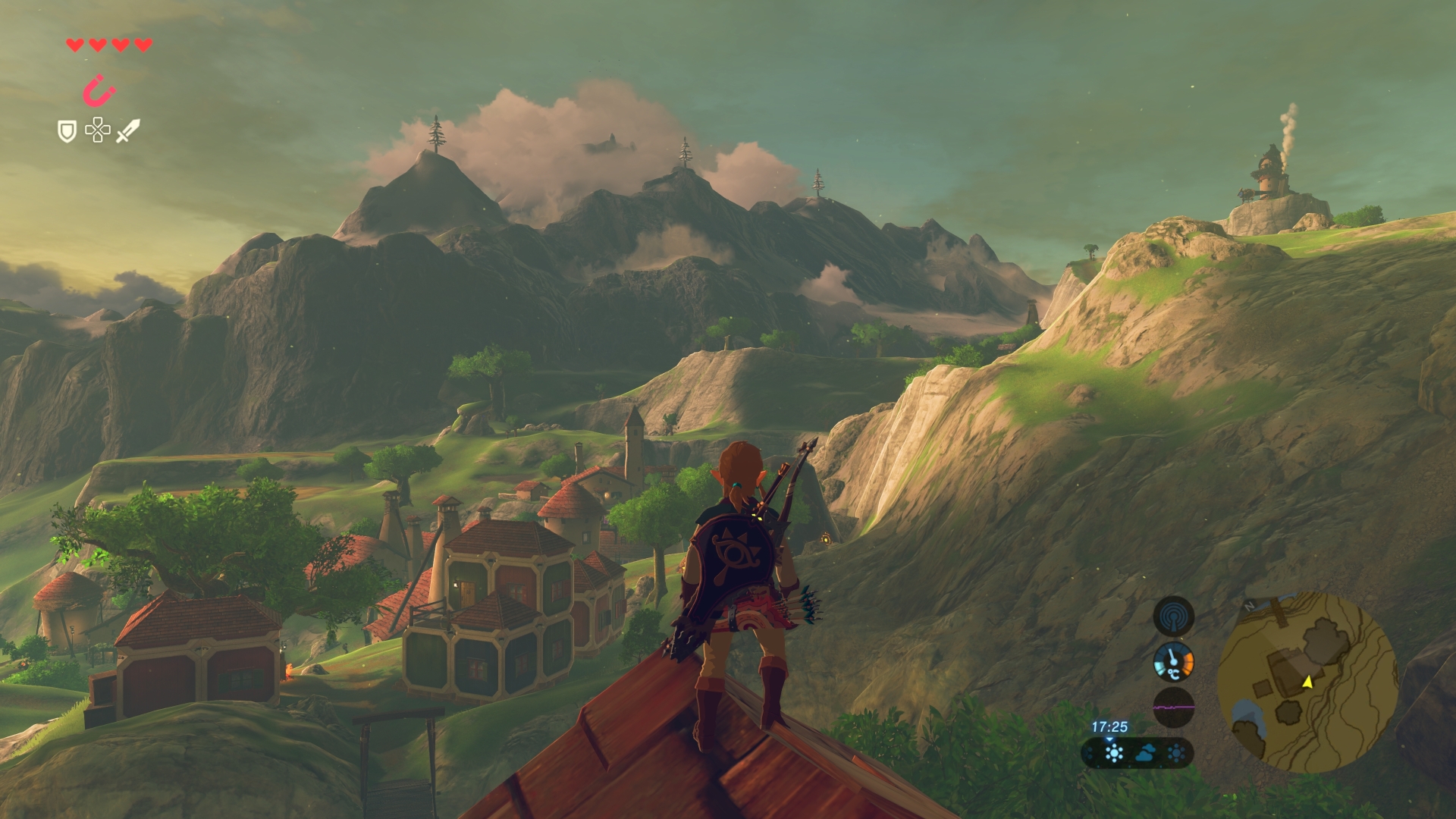Click the sword weapon quick-select icon
Viewport: 1456px width, 819px height.
[x=127, y=130]
